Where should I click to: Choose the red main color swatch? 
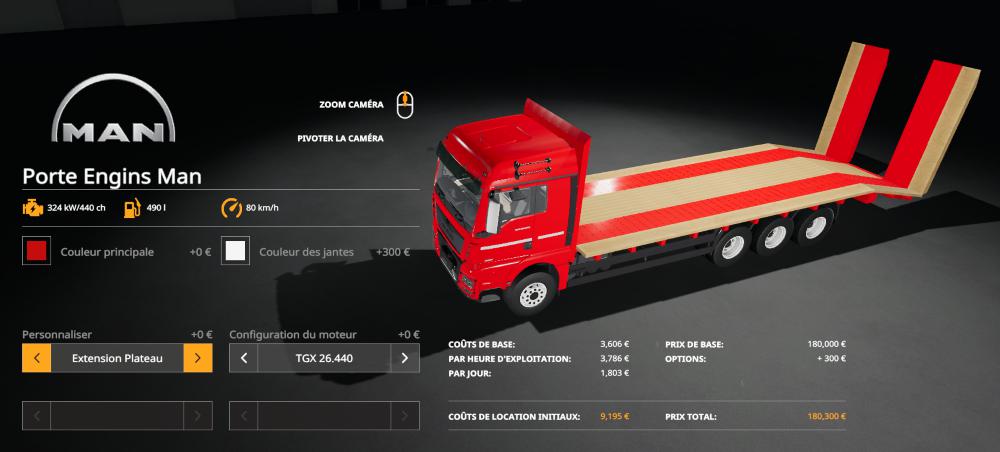pos(37,252)
